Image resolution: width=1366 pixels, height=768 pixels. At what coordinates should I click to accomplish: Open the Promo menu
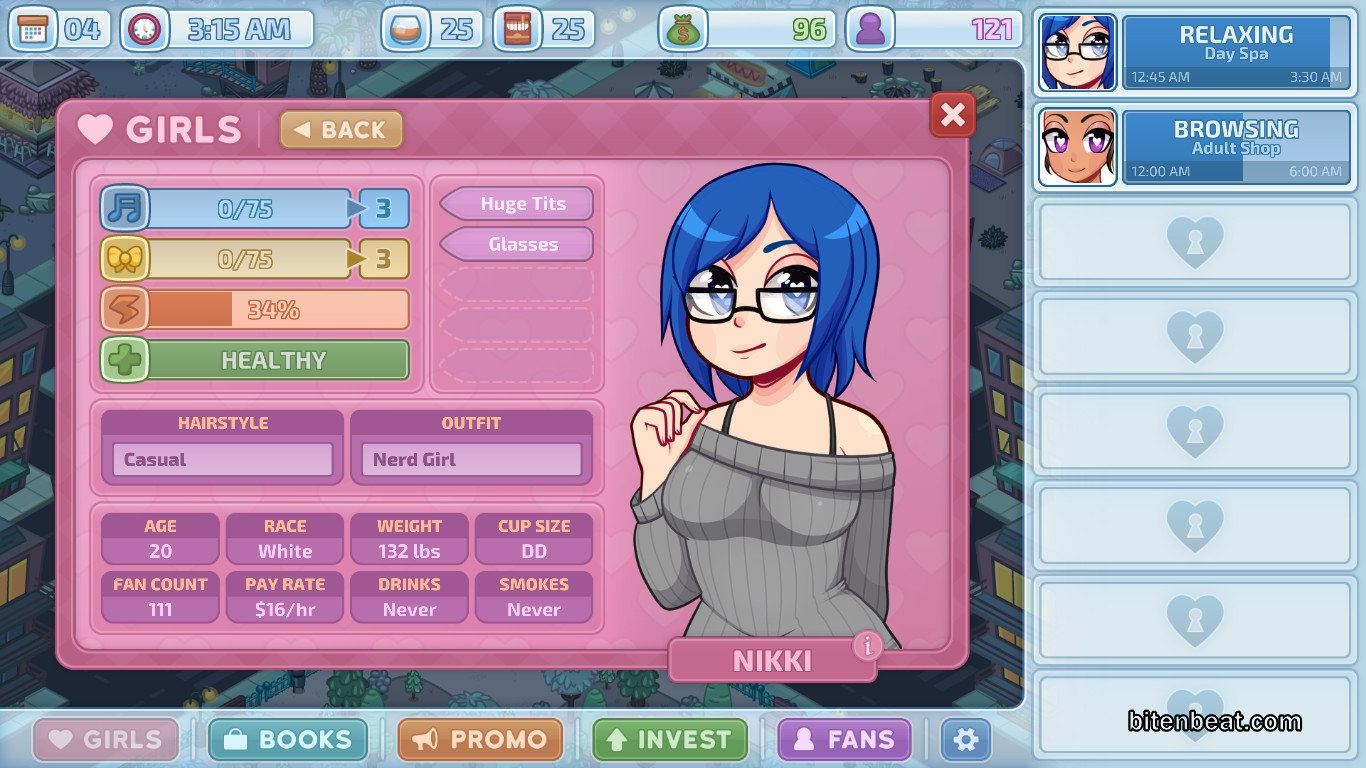[480, 740]
